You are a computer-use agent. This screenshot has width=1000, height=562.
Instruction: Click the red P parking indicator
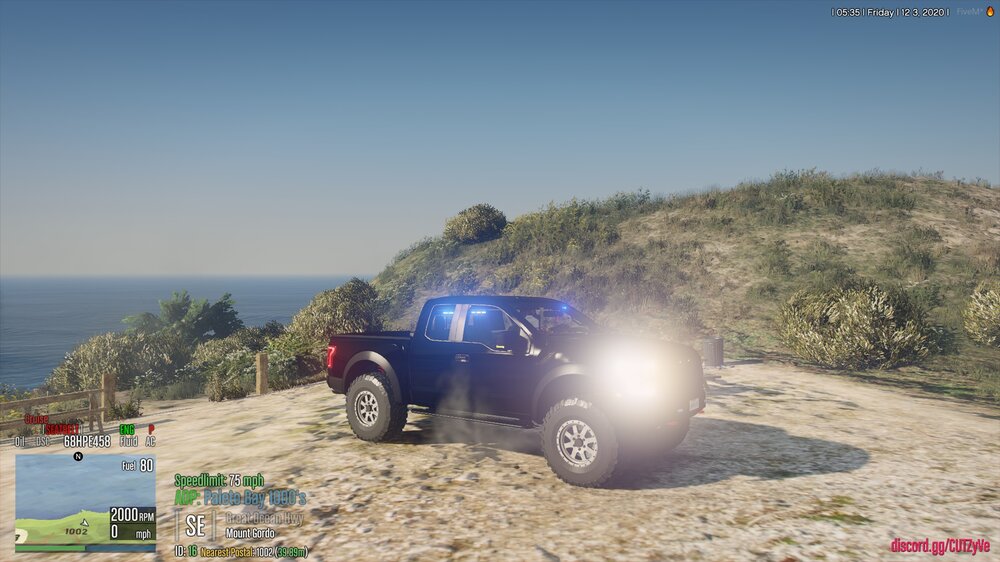[151, 429]
